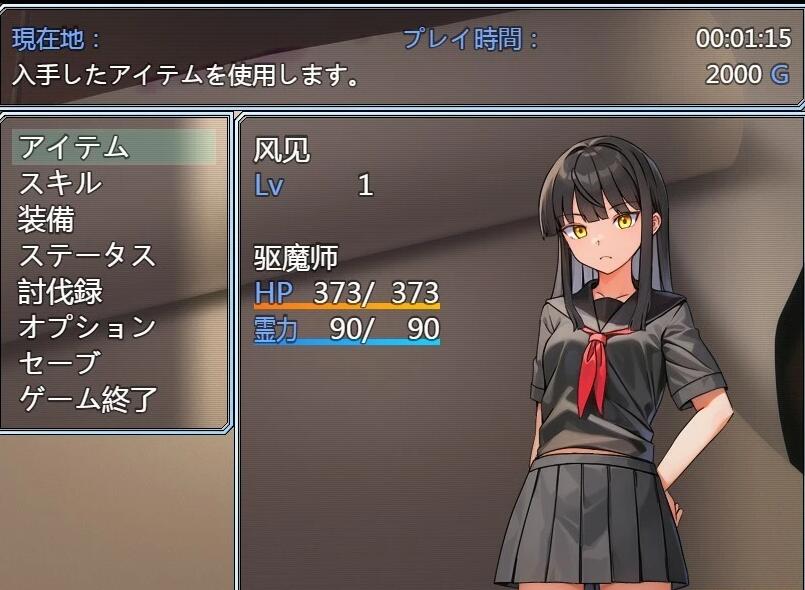Choose the 装備 (Equipment) option

pos(46,219)
